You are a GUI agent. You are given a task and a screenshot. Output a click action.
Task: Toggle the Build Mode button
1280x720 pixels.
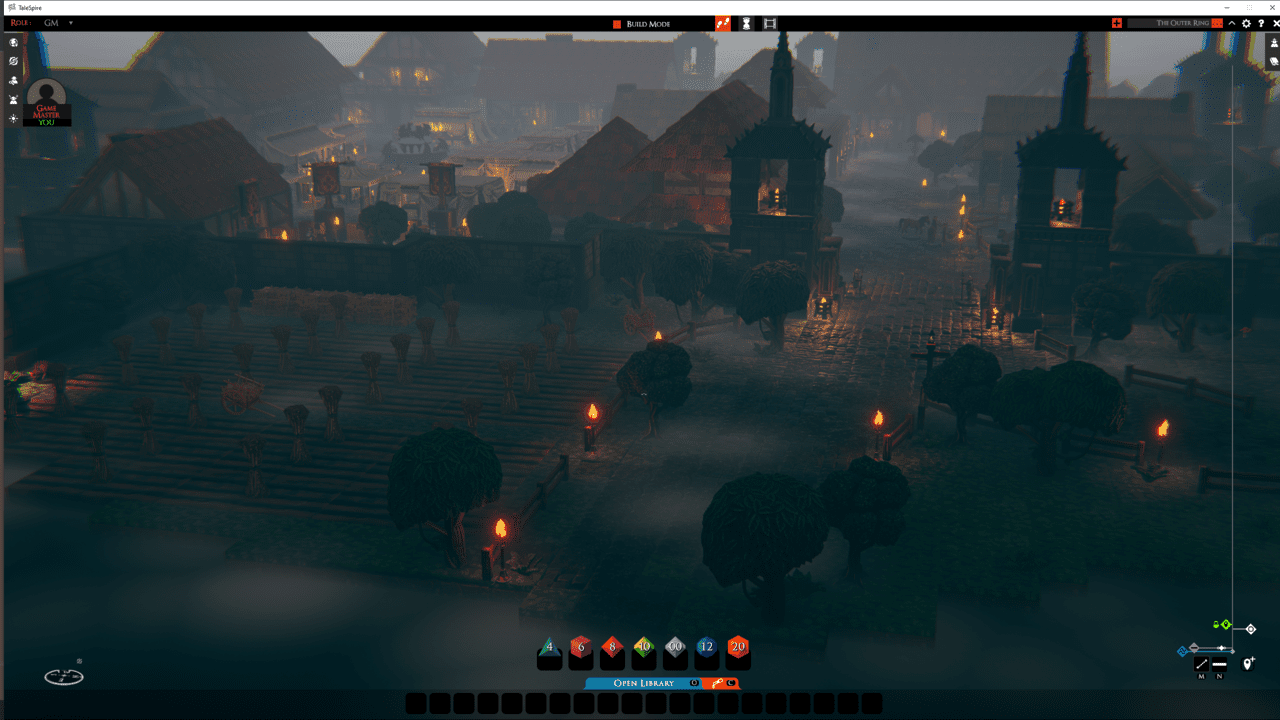[x=641, y=24]
